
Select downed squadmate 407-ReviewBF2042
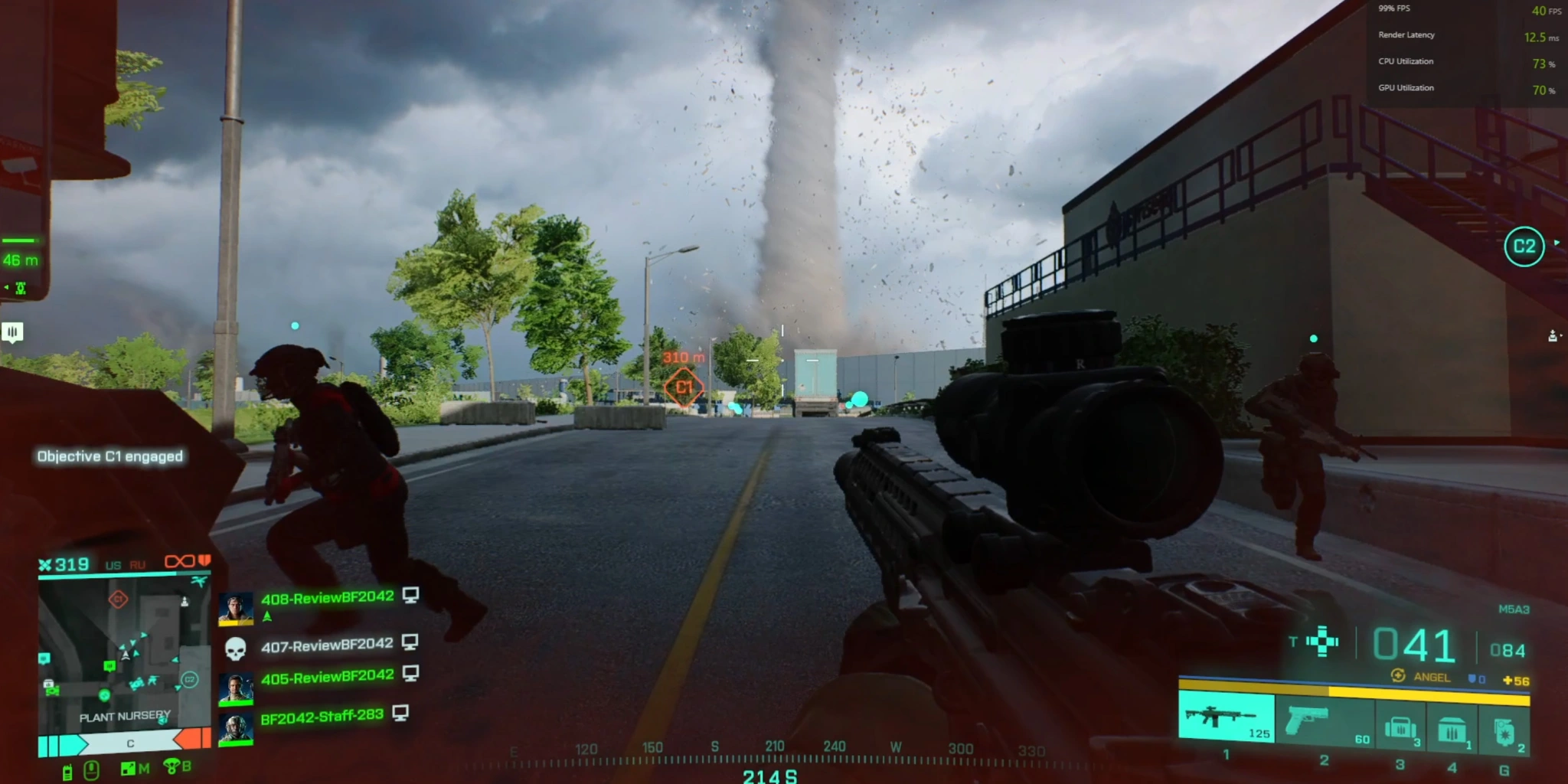[327, 646]
